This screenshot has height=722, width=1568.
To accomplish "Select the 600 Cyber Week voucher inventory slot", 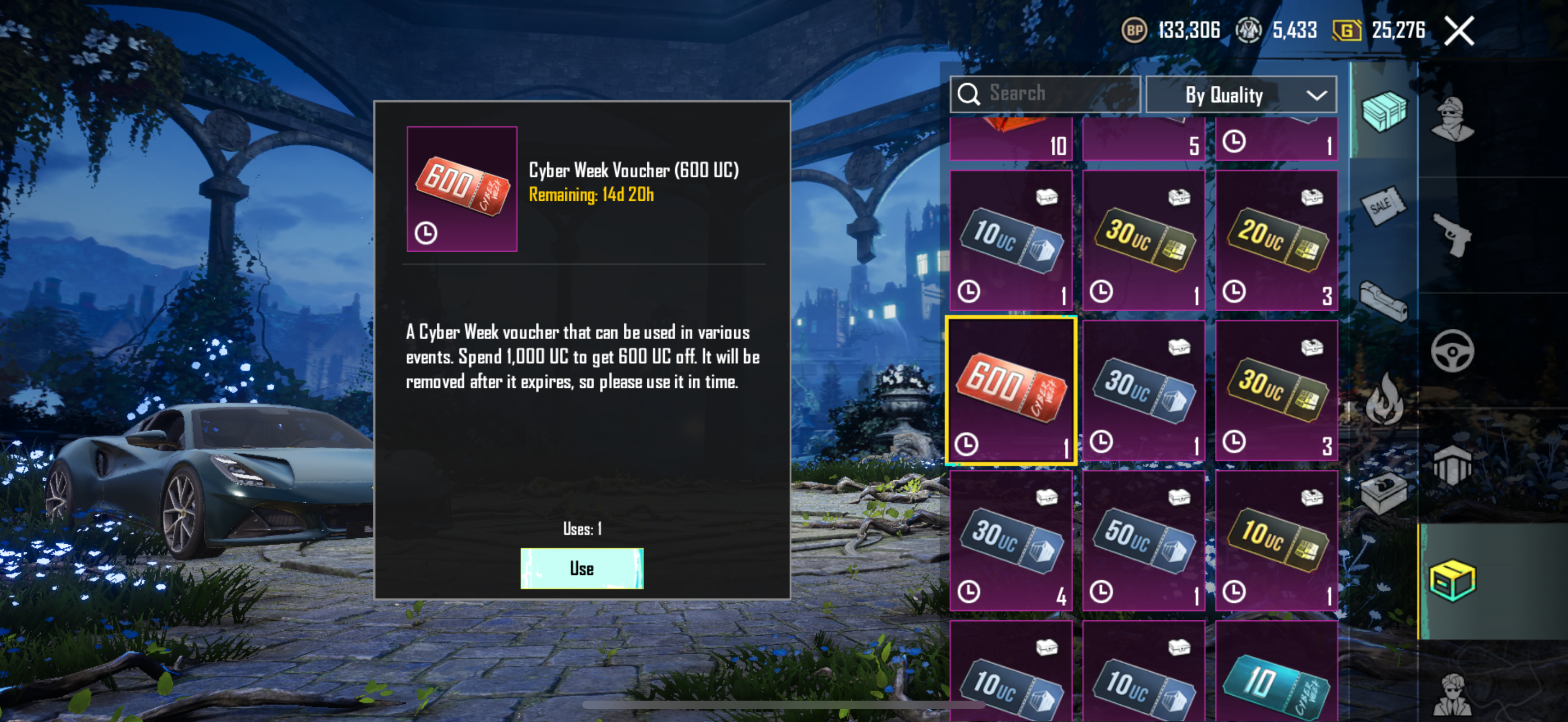I will pos(1010,390).
